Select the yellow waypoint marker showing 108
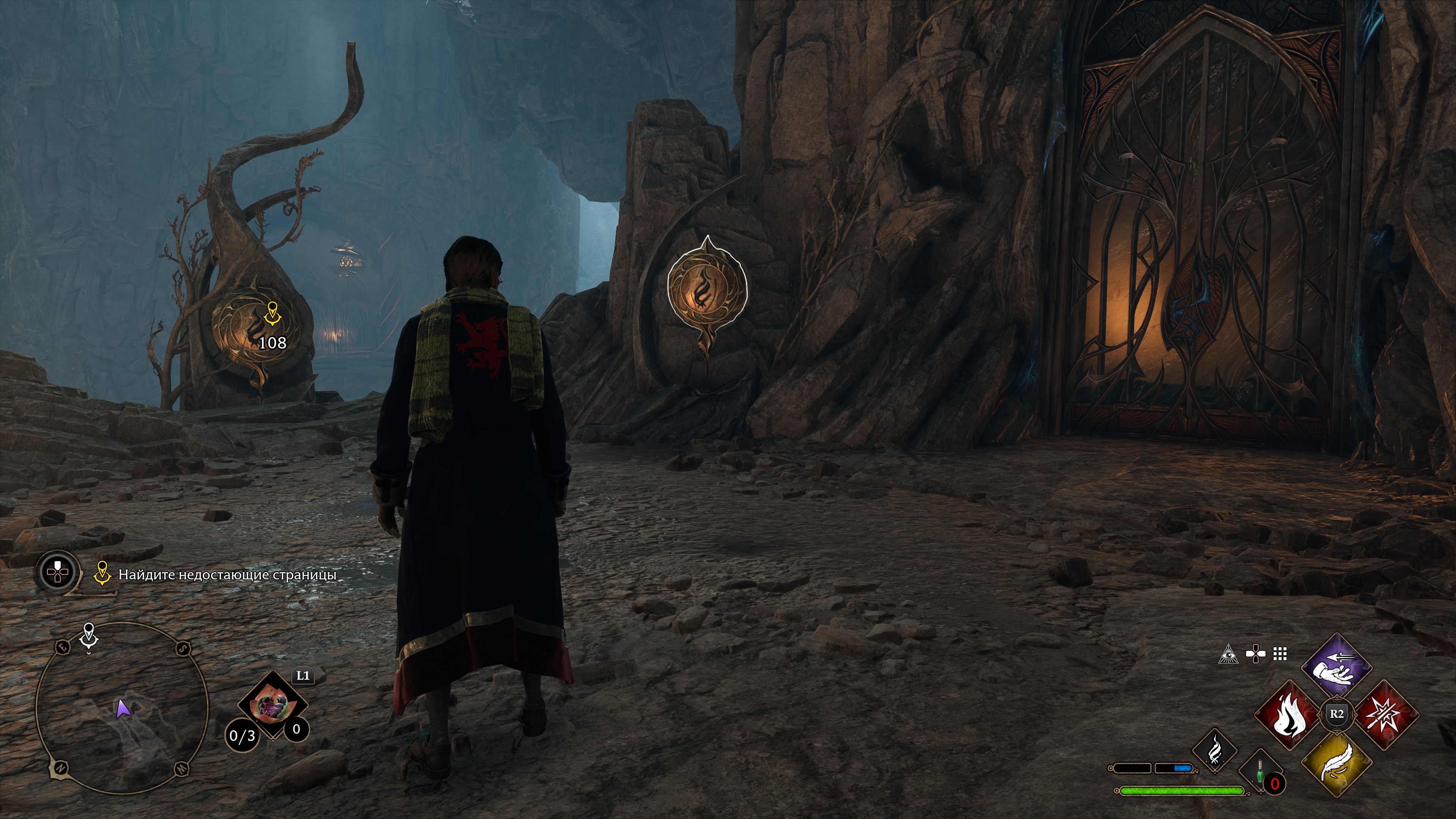The image size is (1456, 819). [273, 314]
